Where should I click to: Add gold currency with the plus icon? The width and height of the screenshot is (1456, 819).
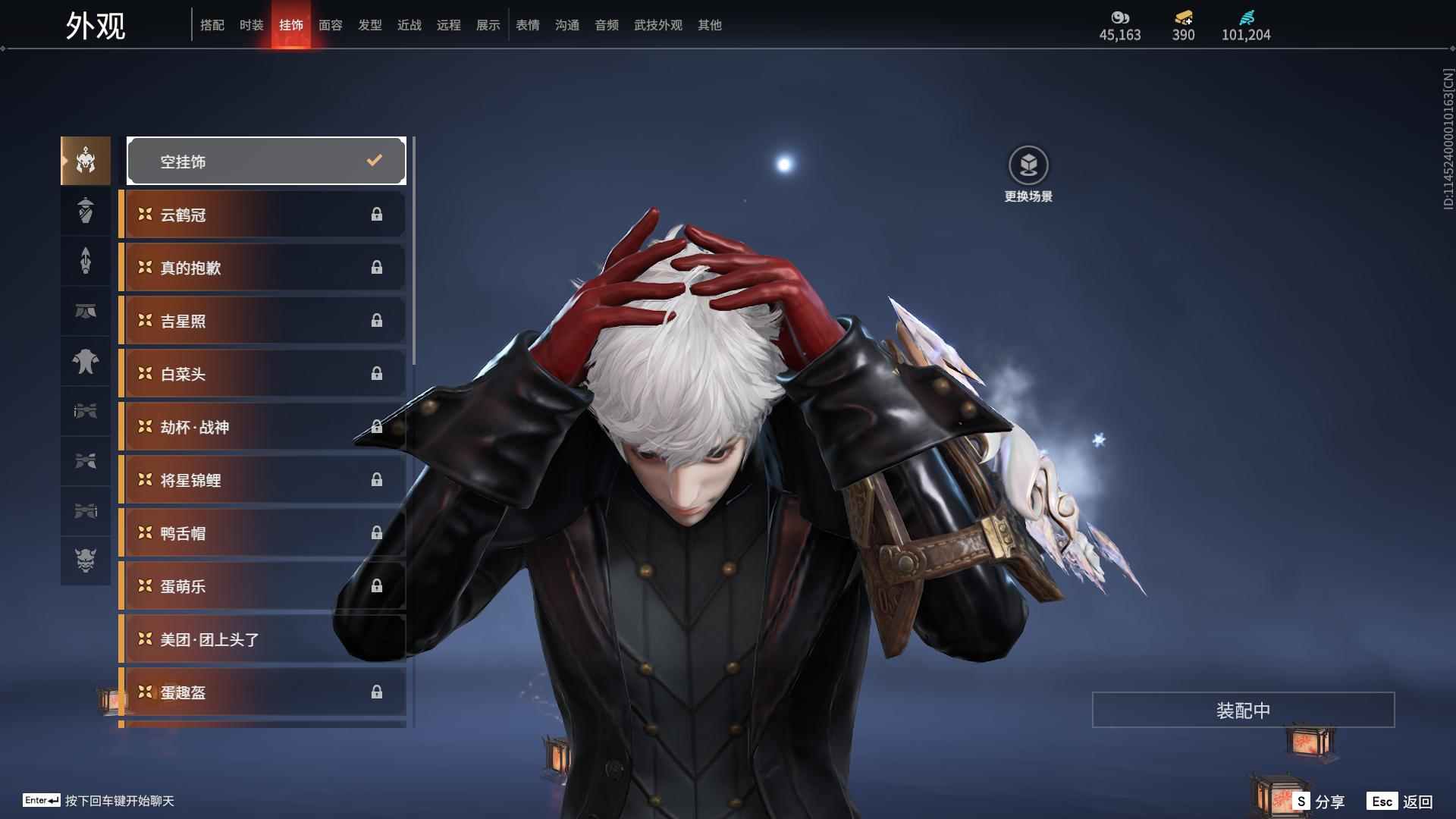click(x=1183, y=18)
